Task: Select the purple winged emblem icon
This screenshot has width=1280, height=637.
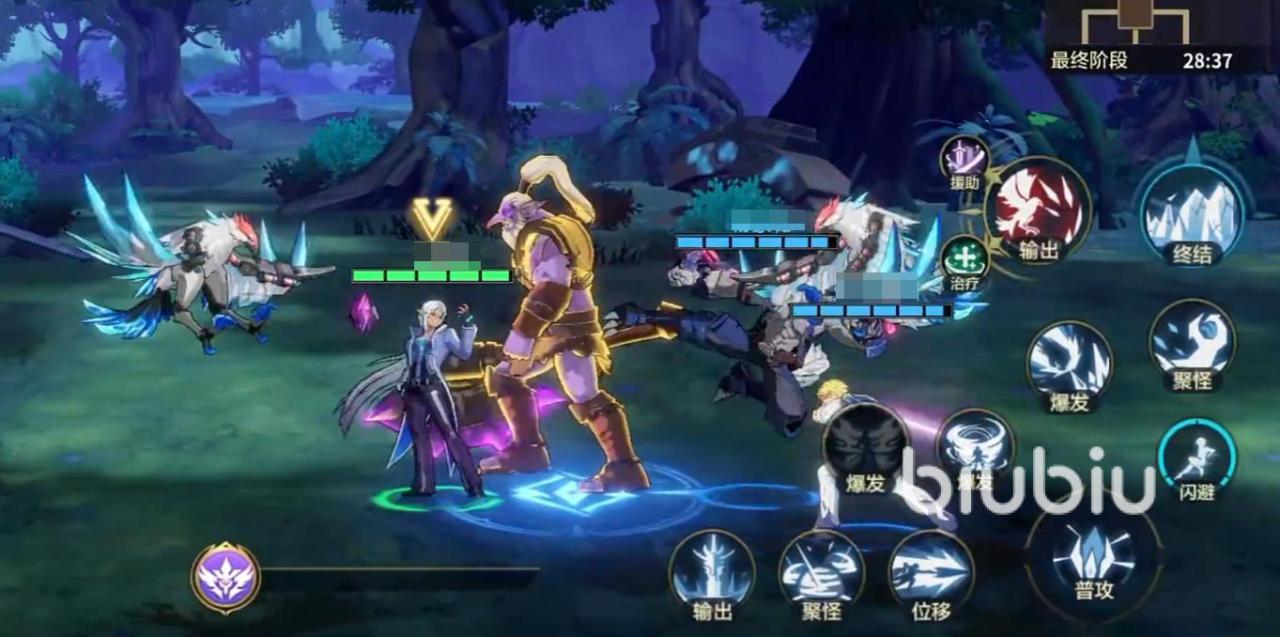Action: pos(226,577)
